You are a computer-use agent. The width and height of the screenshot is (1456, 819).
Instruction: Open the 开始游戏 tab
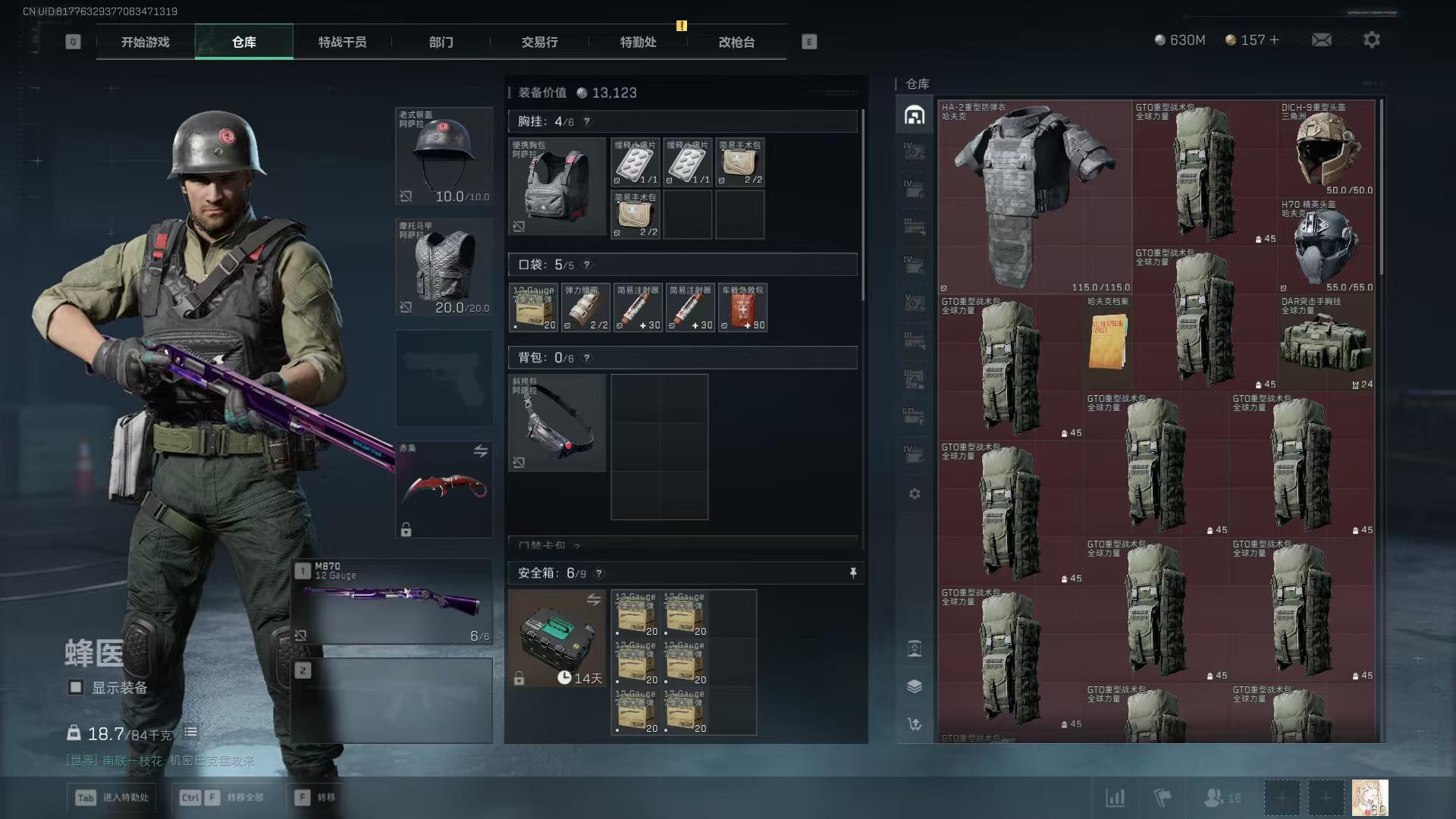(145, 42)
